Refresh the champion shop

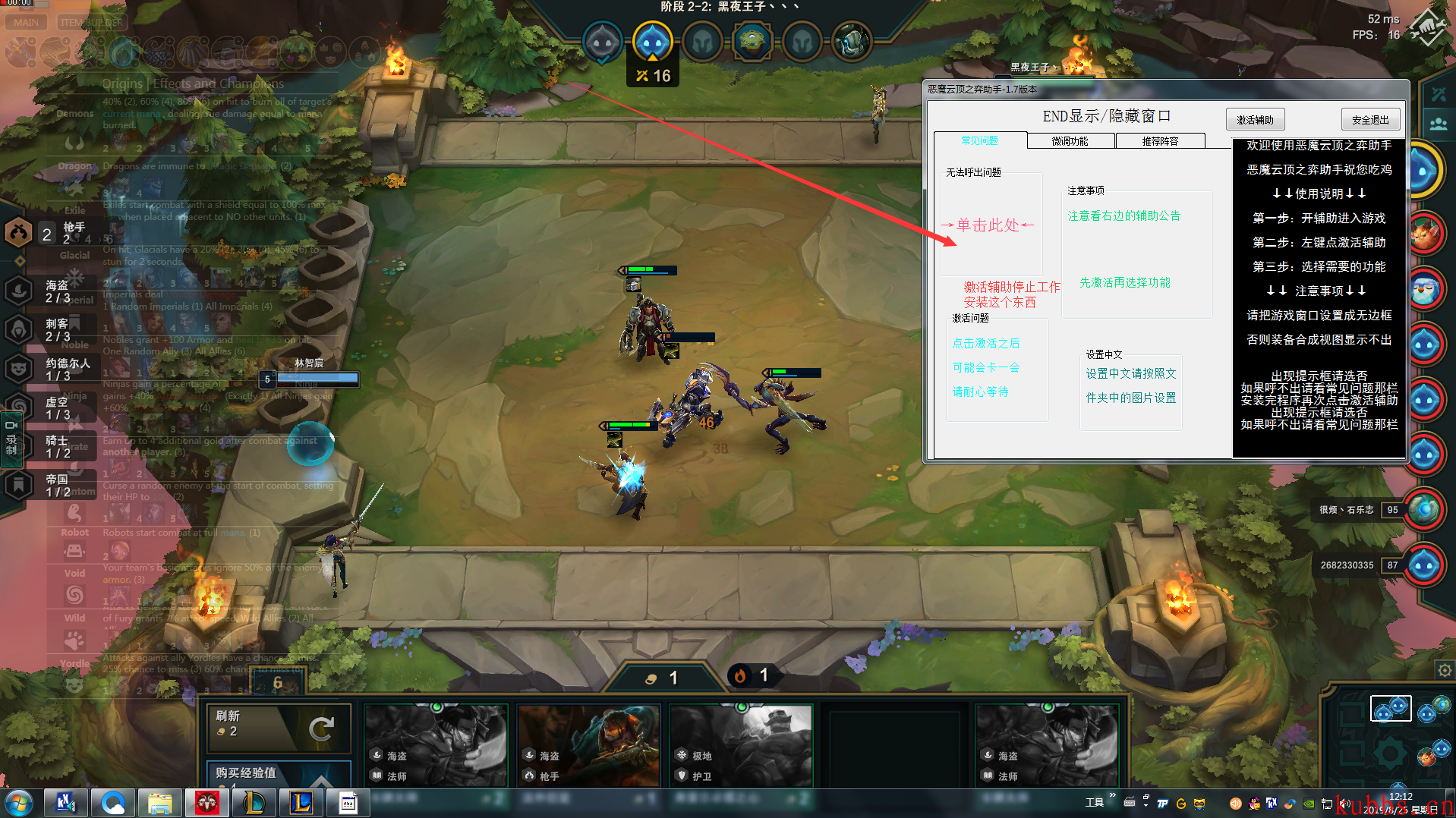point(278,727)
